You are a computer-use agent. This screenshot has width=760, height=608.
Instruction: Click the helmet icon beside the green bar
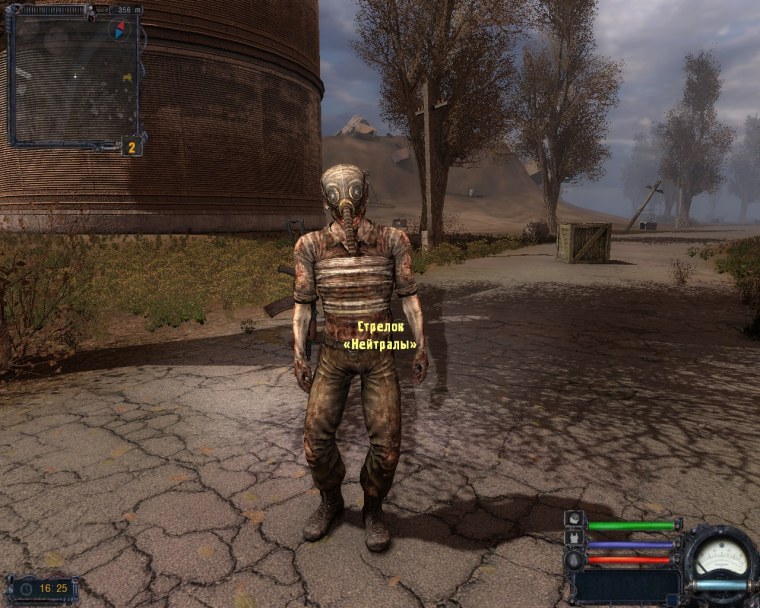pyautogui.click(x=574, y=520)
